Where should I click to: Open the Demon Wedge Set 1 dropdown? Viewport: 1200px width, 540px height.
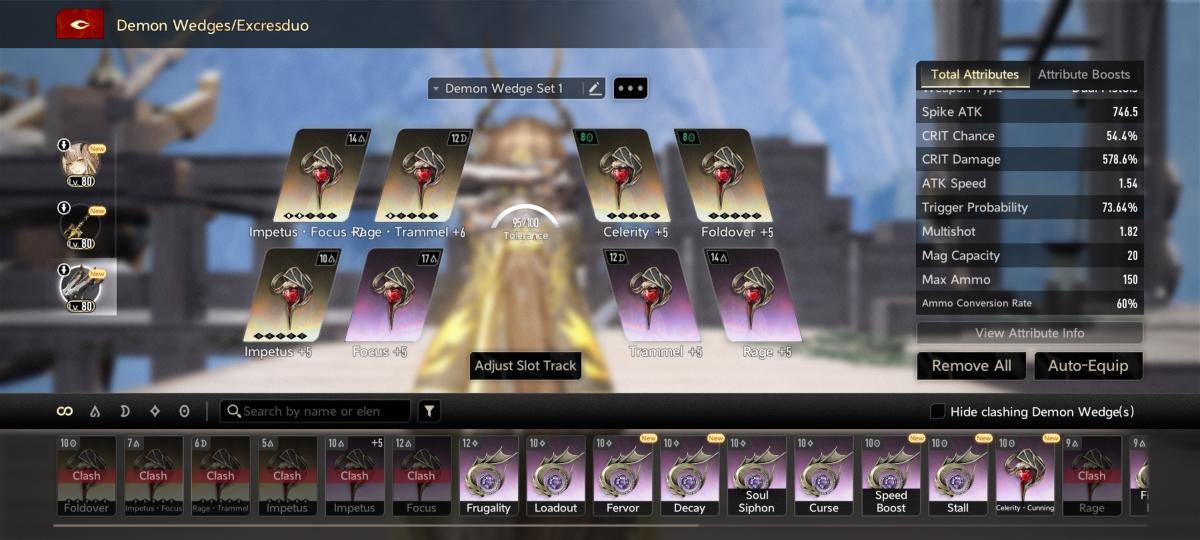pos(505,89)
